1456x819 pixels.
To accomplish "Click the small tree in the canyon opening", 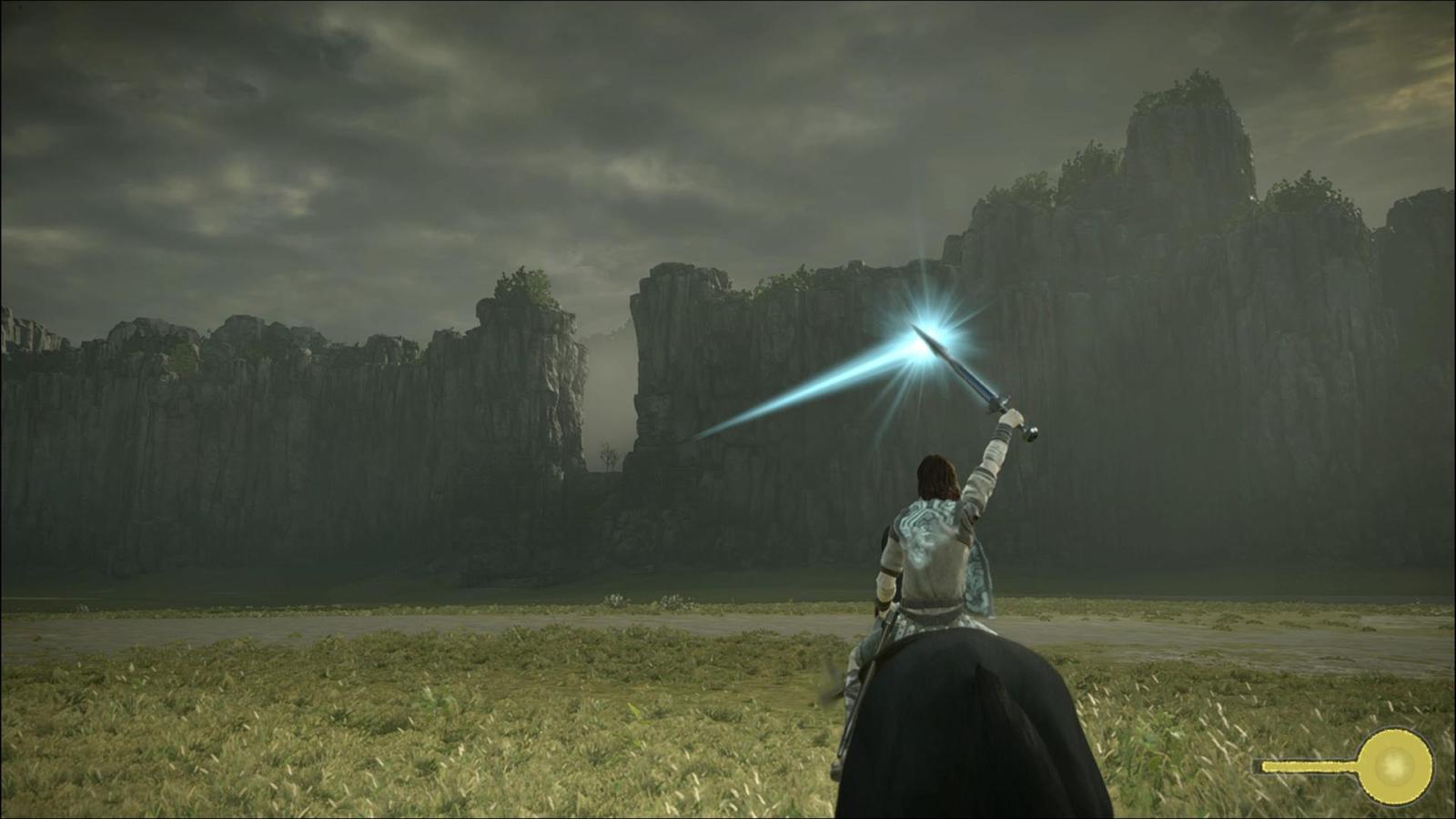I will pos(608,453).
